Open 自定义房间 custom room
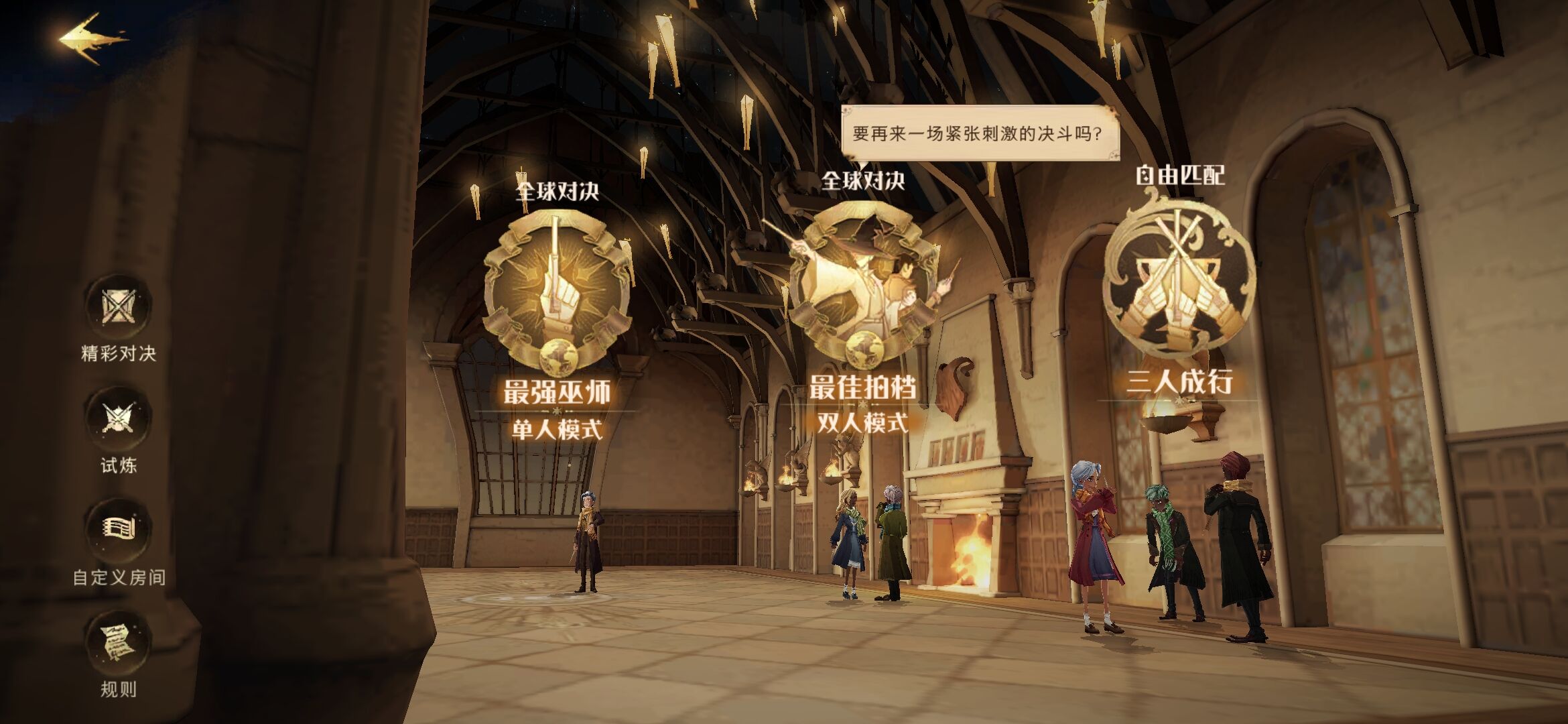 (119, 529)
